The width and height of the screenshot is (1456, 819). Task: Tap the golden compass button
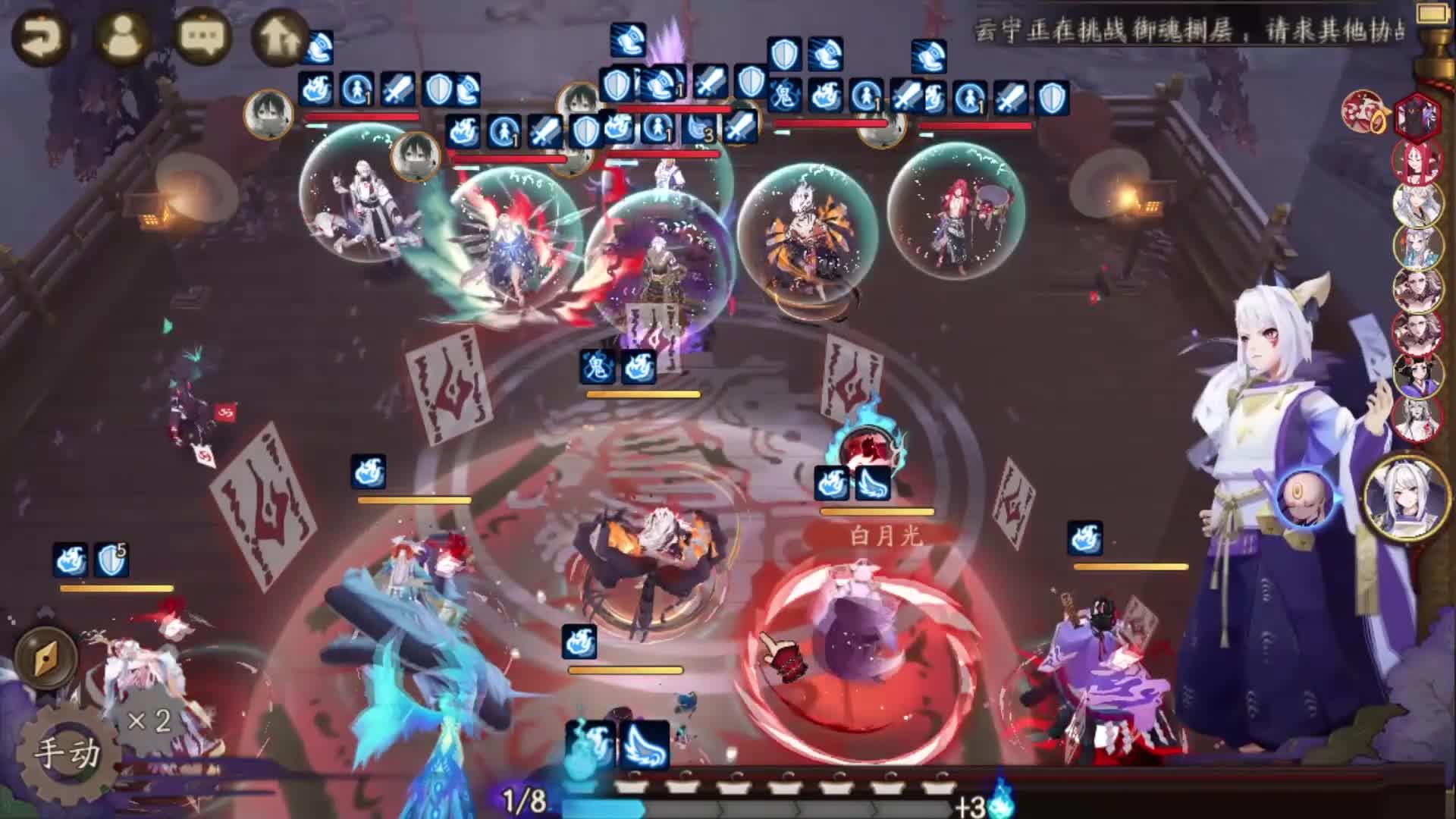click(x=47, y=657)
